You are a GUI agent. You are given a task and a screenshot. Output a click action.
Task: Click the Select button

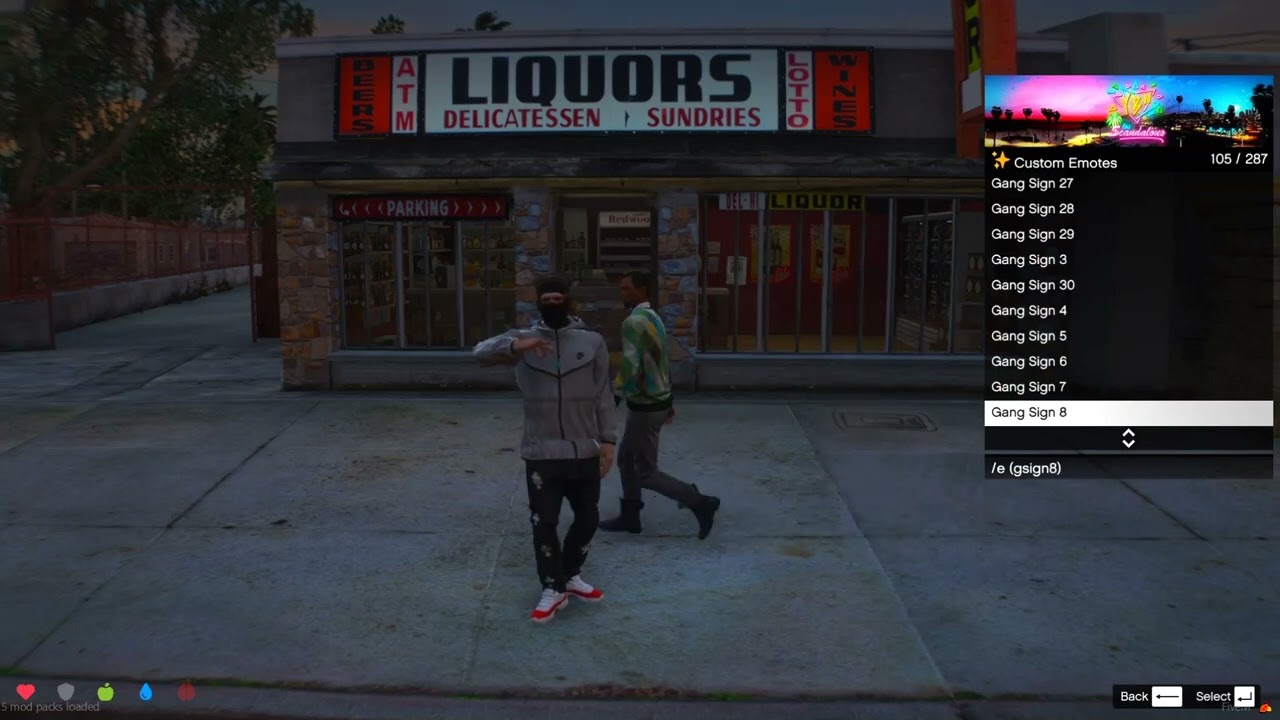point(1225,697)
